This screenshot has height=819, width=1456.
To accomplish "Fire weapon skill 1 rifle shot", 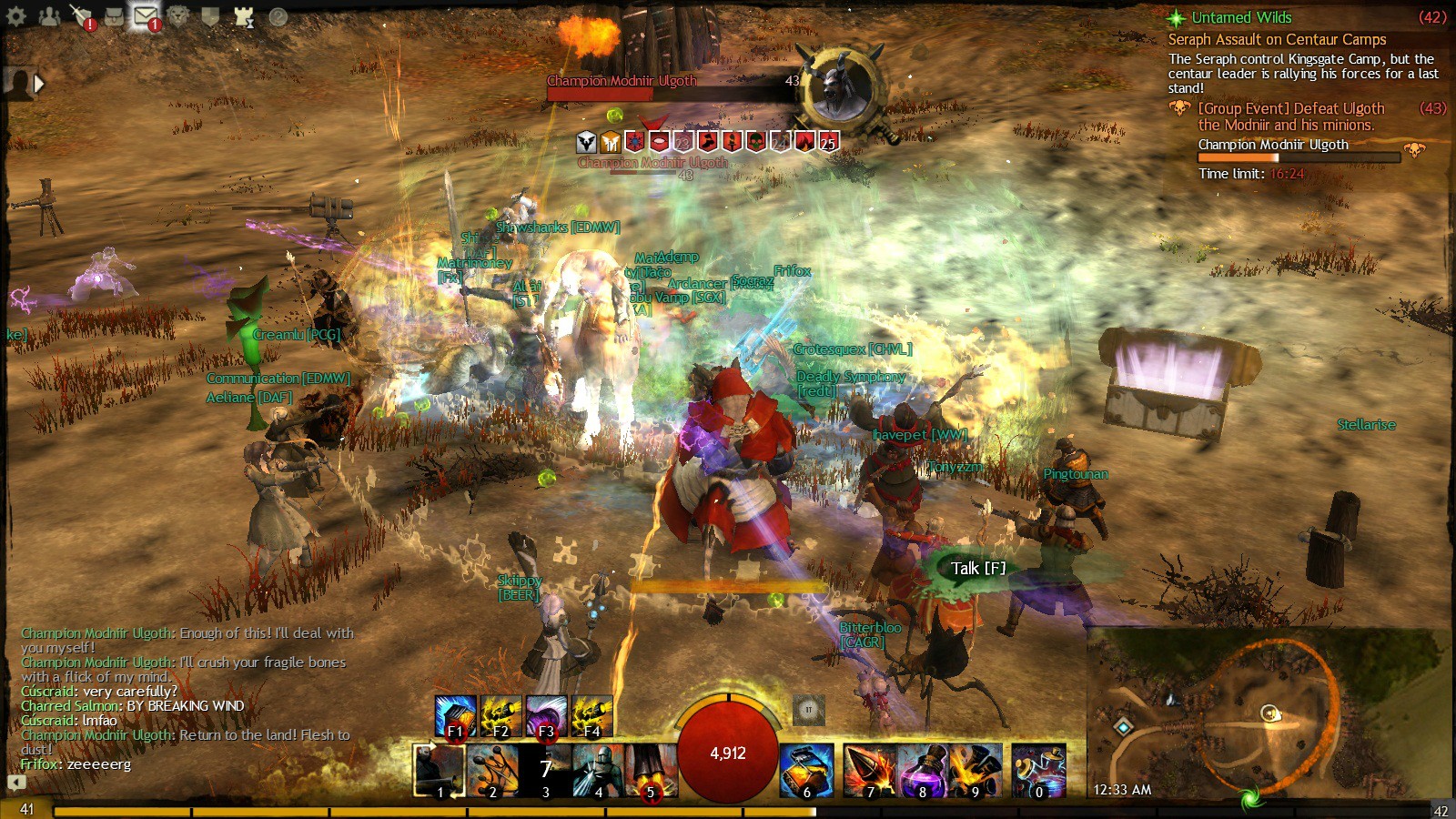I will [440, 770].
